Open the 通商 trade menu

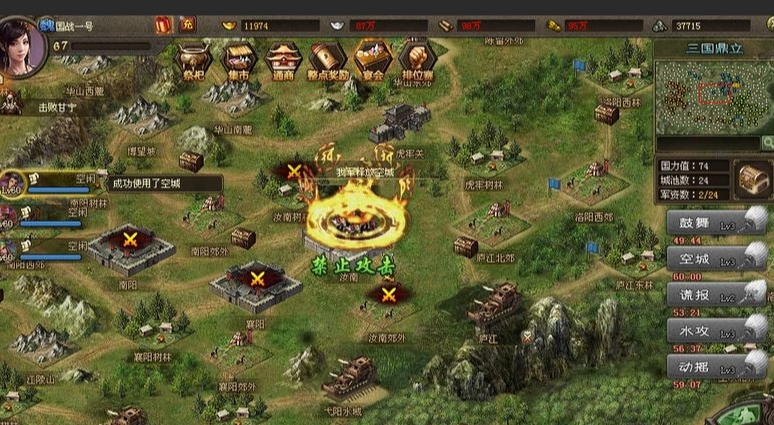click(281, 60)
